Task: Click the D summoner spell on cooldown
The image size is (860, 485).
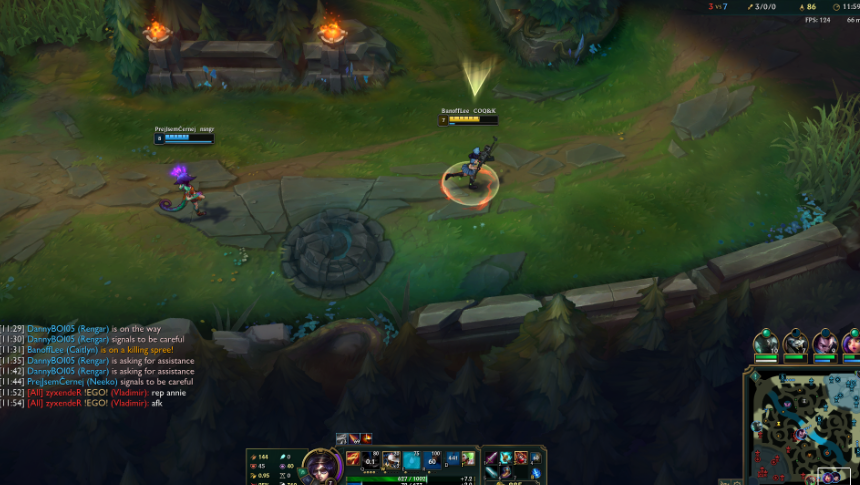Action: click(453, 459)
